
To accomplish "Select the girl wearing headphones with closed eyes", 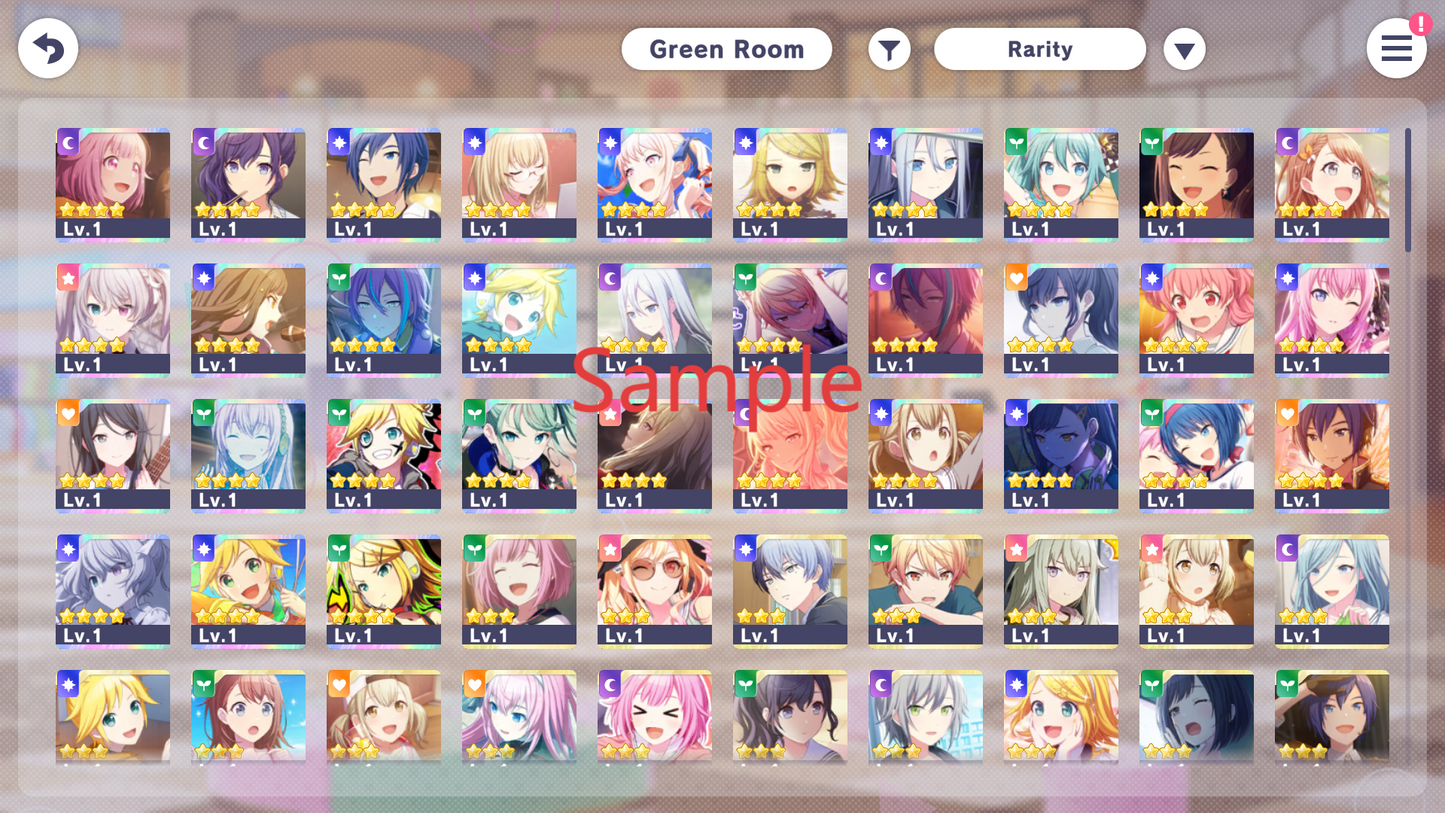I will tap(248, 456).
